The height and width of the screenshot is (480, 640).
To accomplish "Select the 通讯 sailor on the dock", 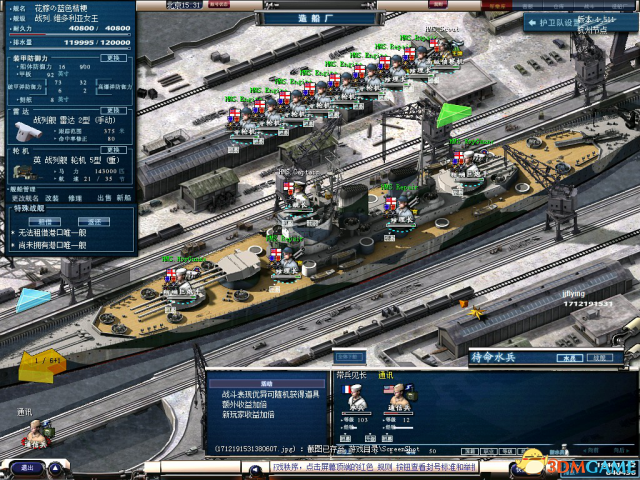I will 36,432.
